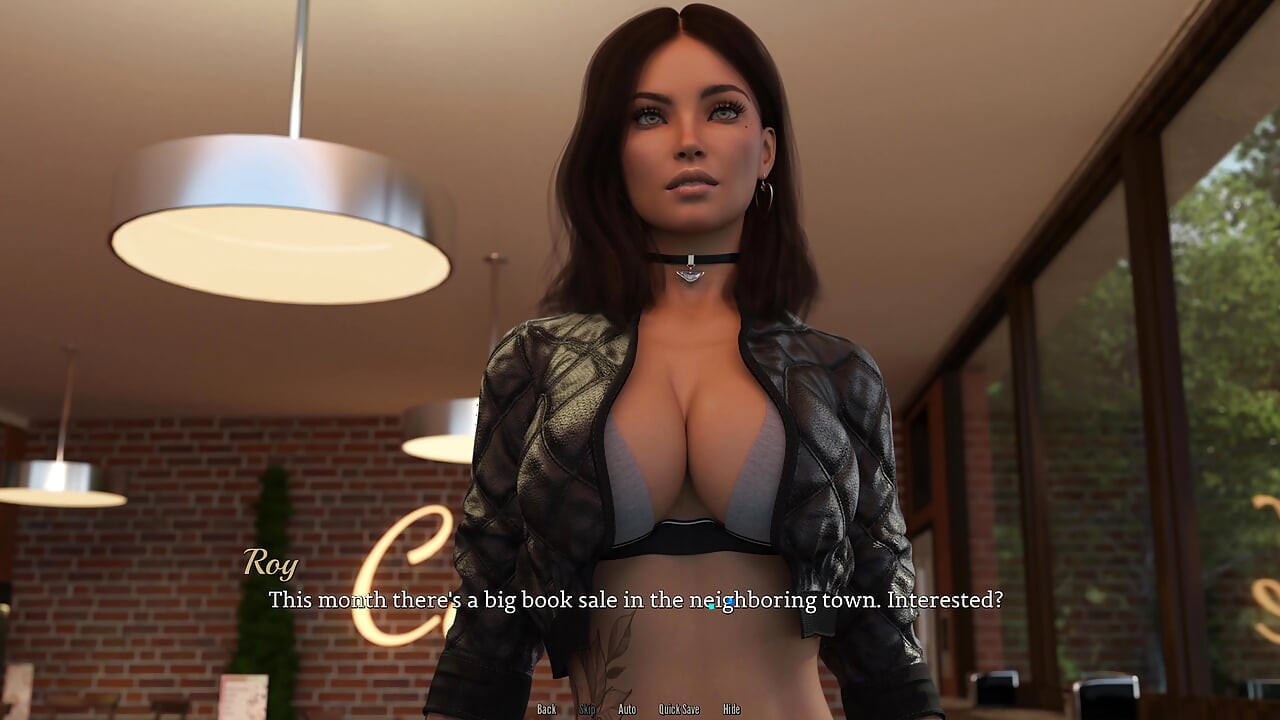Select the Skip option in the quick menu

[588, 708]
